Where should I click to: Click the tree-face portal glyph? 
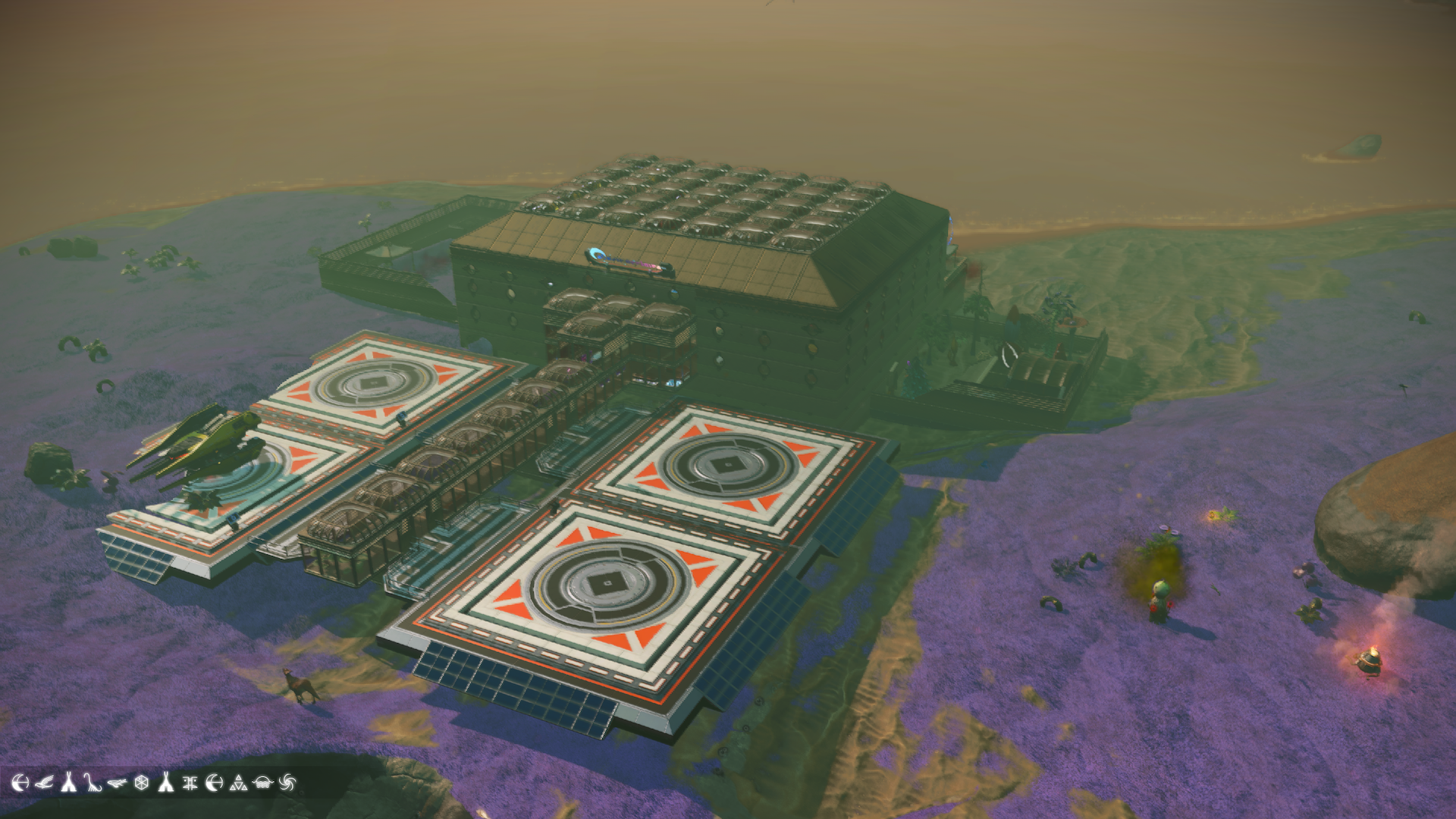[x=189, y=783]
